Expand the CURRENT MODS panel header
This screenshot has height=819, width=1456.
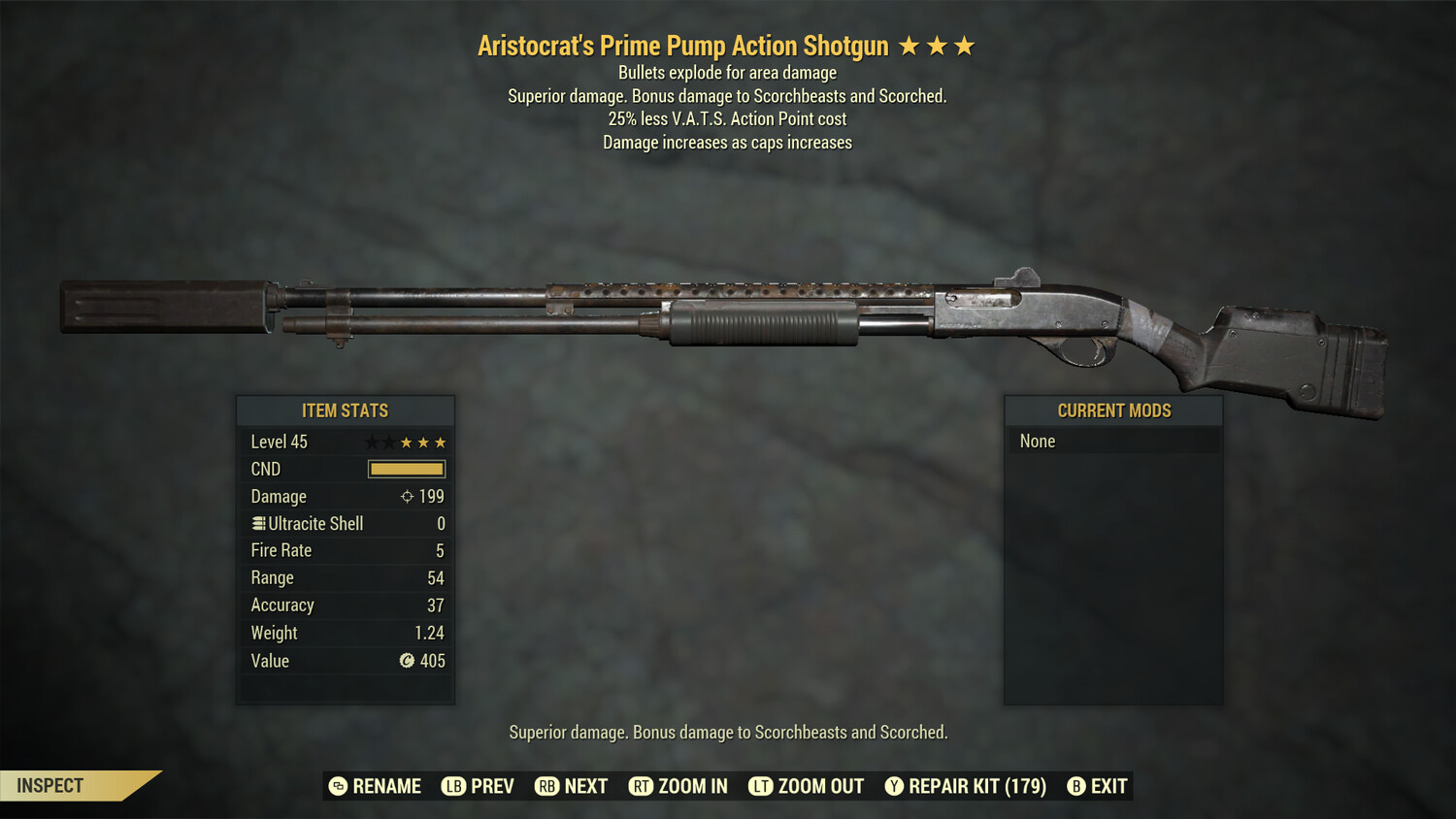(x=1113, y=410)
